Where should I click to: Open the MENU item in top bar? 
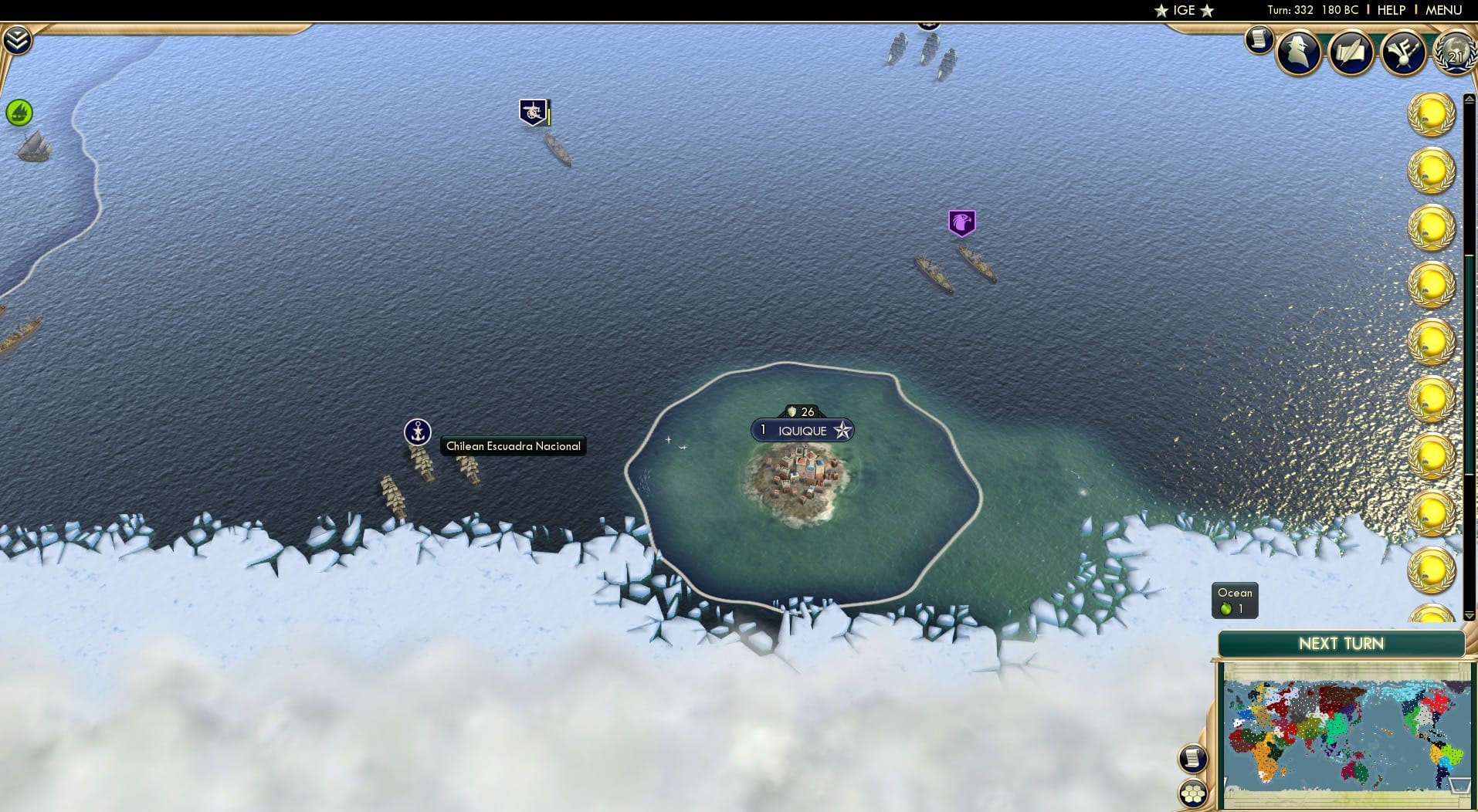coord(1442,10)
